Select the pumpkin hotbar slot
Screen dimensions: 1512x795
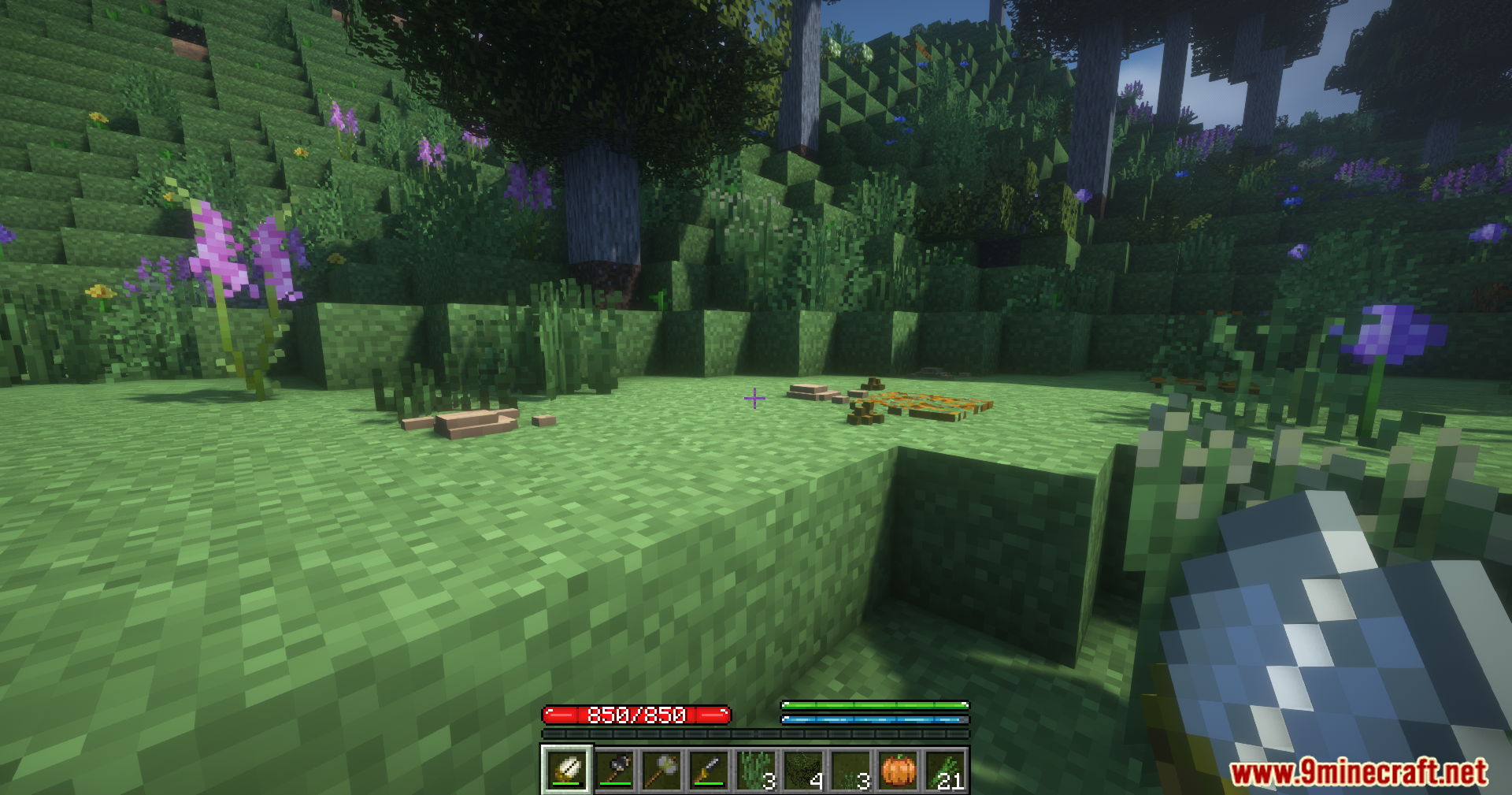click(899, 770)
